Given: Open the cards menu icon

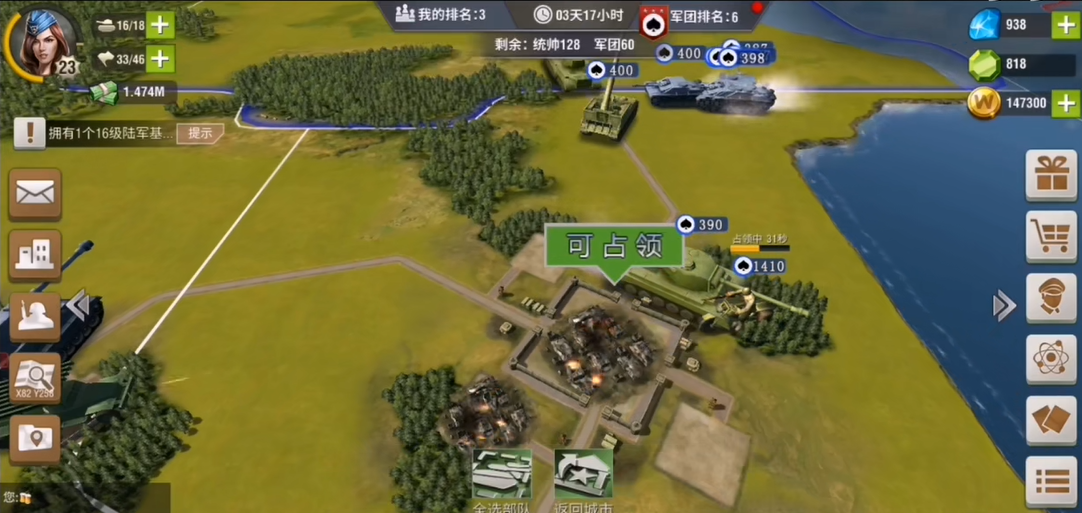Looking at the screenshot, I should coord(1051,420).
